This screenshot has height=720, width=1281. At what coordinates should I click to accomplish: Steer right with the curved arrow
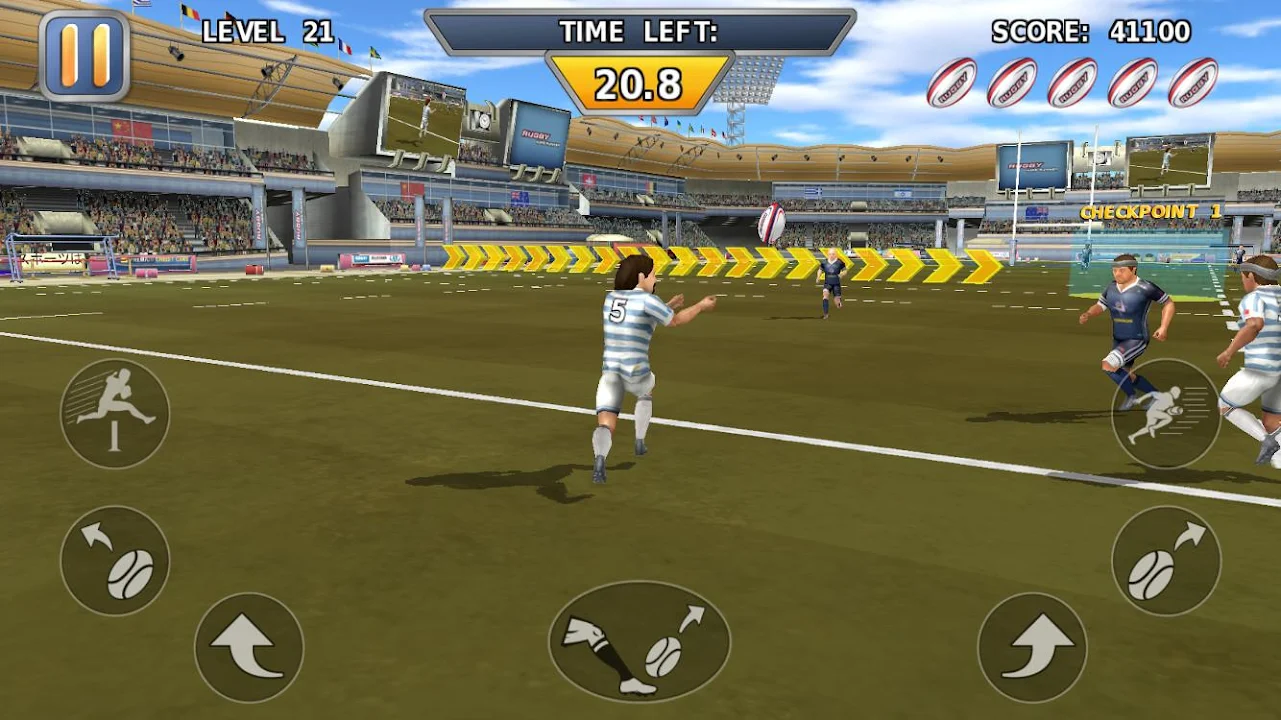[1032, 647]
